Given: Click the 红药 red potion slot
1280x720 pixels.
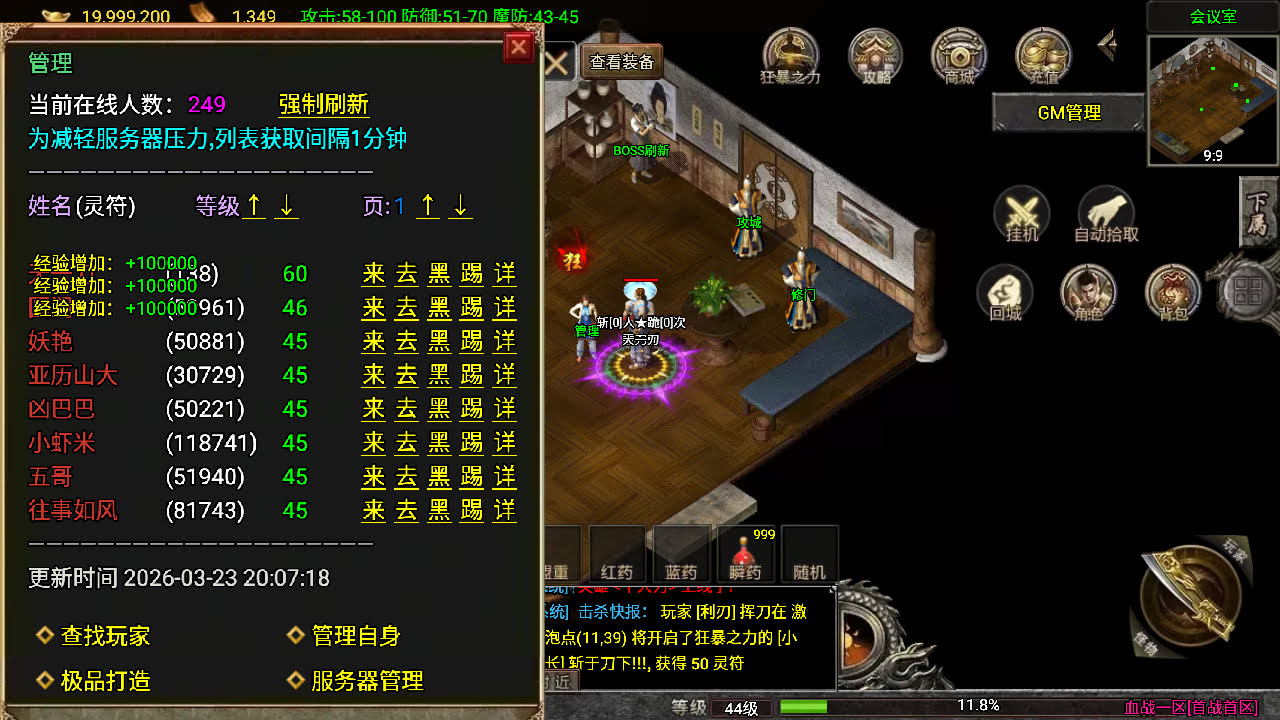Looking at the screenshot, I should click(x=615, y=552).
